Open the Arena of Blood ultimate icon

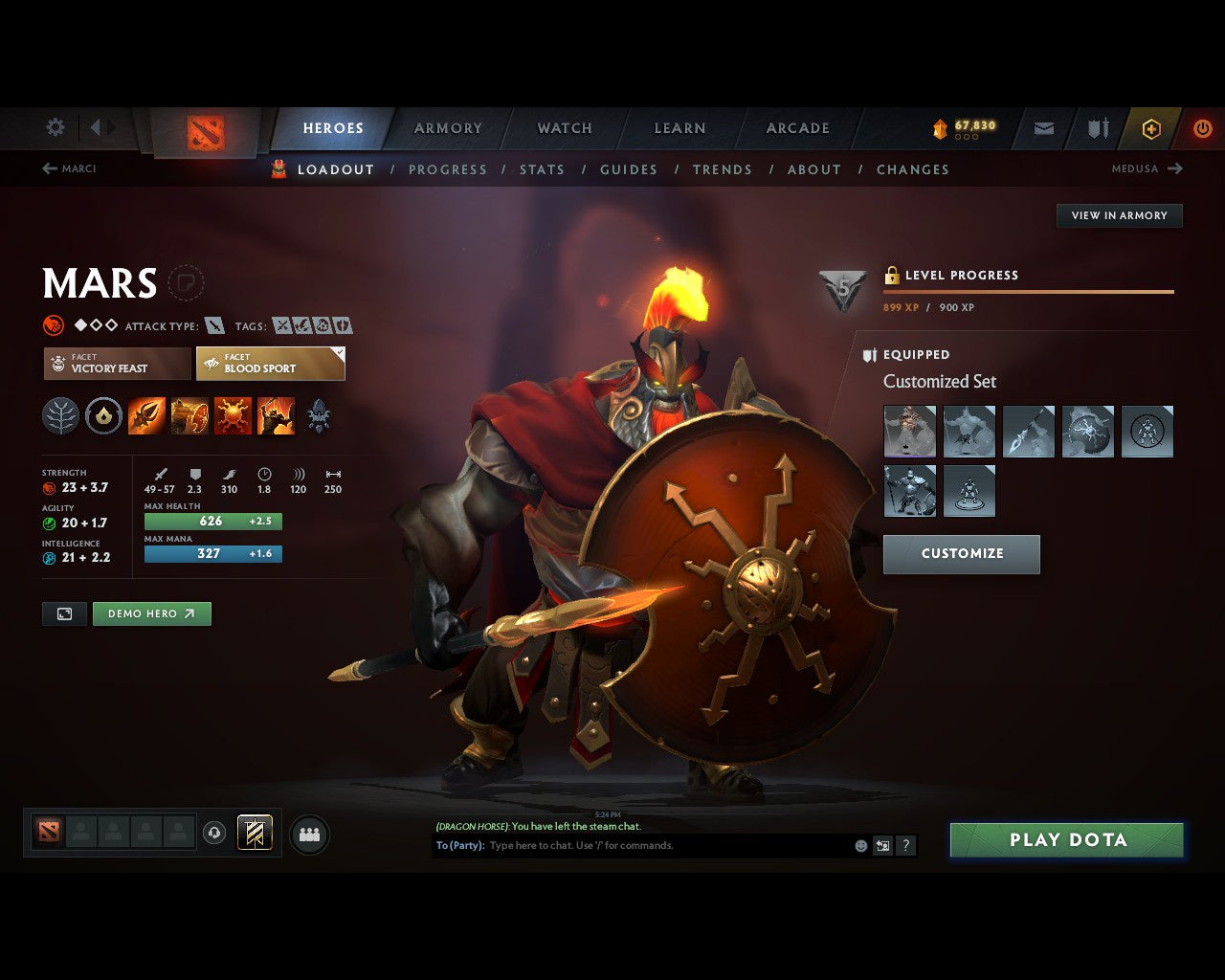(277, 415)
